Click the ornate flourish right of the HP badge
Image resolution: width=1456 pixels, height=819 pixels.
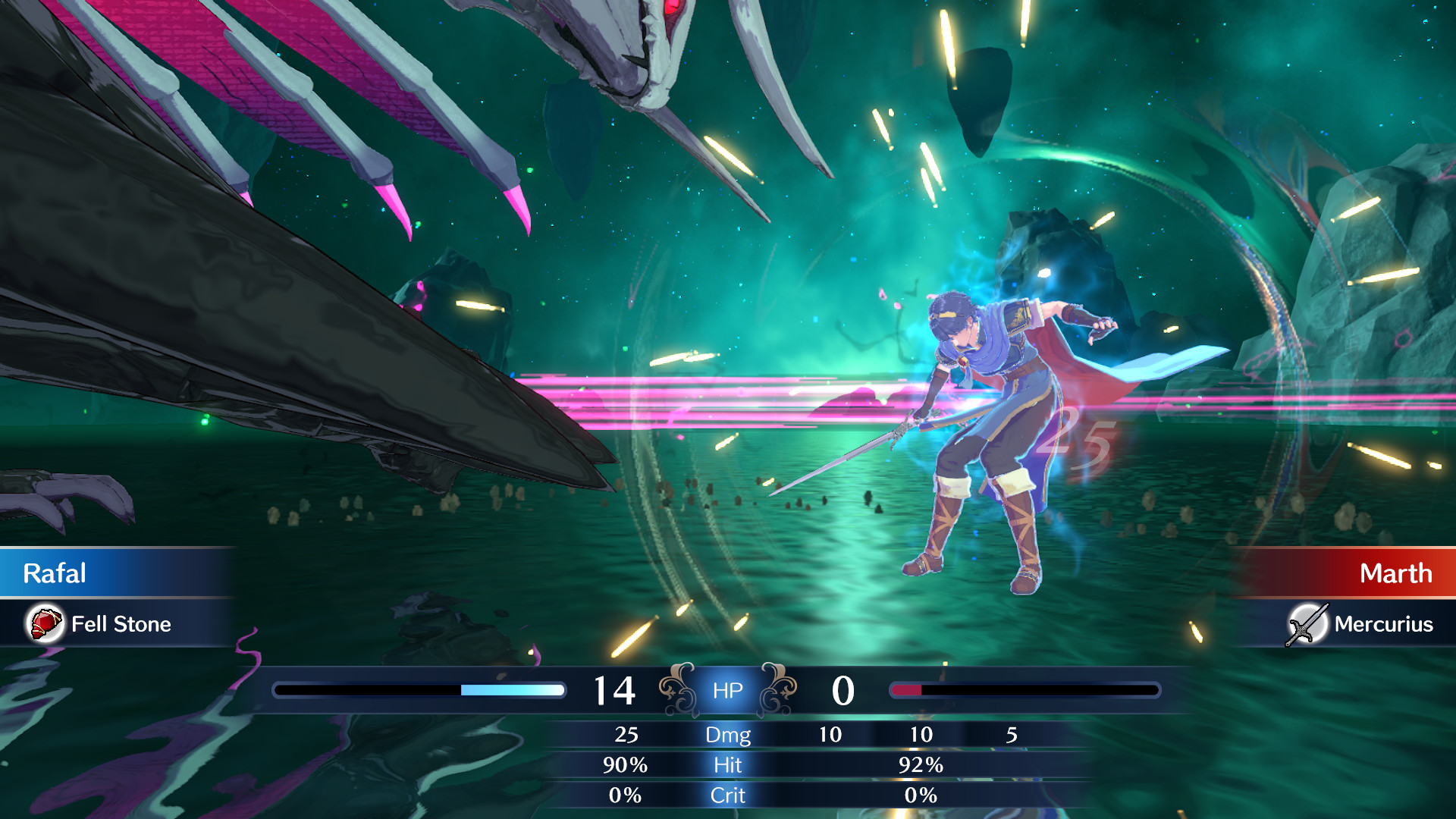[779, 690]
